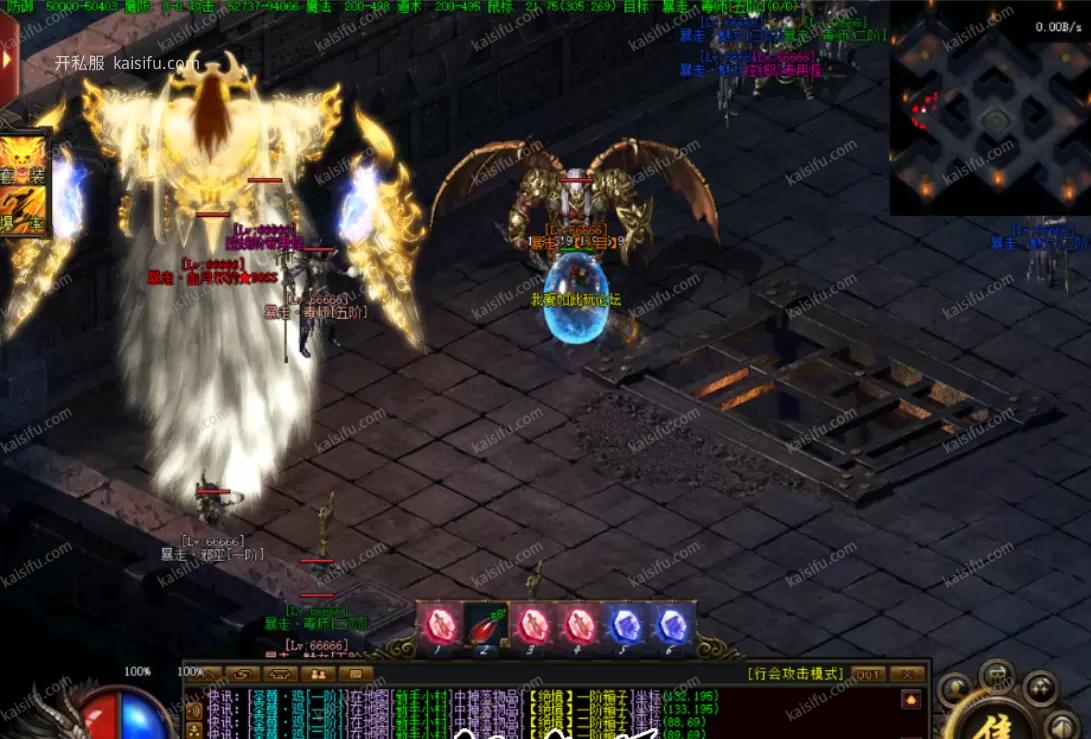Toggle the 行会攻击模式 attack mode label
Screen dimensions: 1091x739
(796, 674)
